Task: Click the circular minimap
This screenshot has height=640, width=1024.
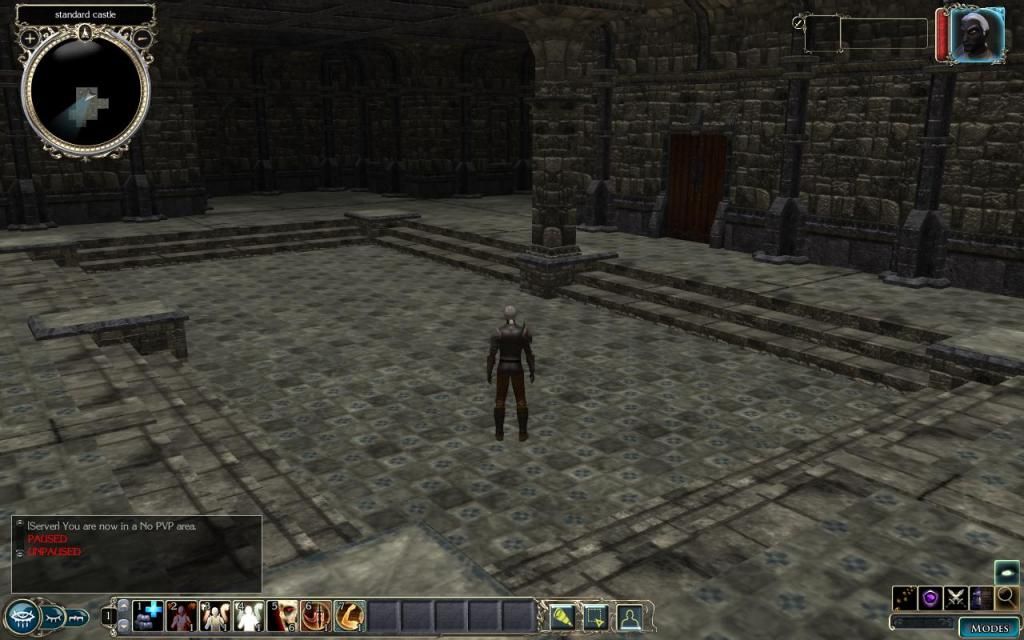Action: tap(86, 95)
